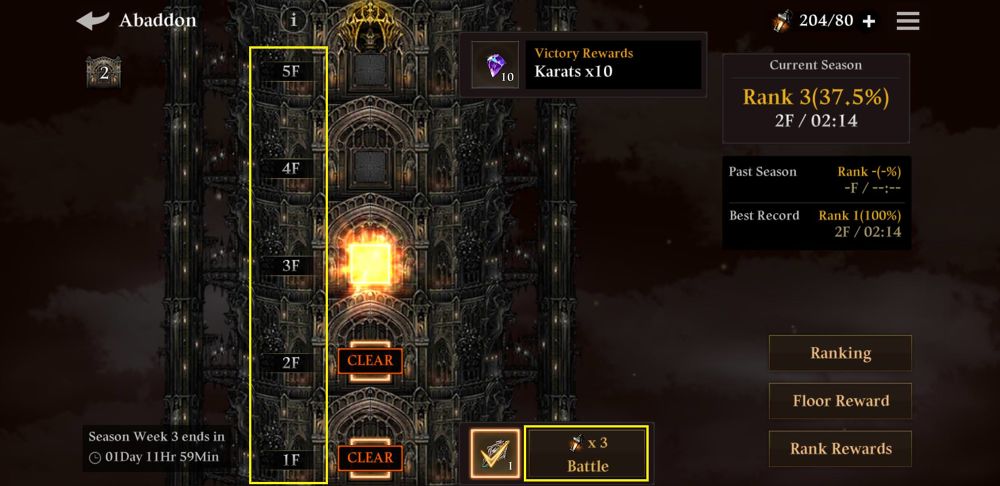Toggle the sweep ticket checkmark icon
The height and width of the screenshot is (486, 1000).
[495, 454]
